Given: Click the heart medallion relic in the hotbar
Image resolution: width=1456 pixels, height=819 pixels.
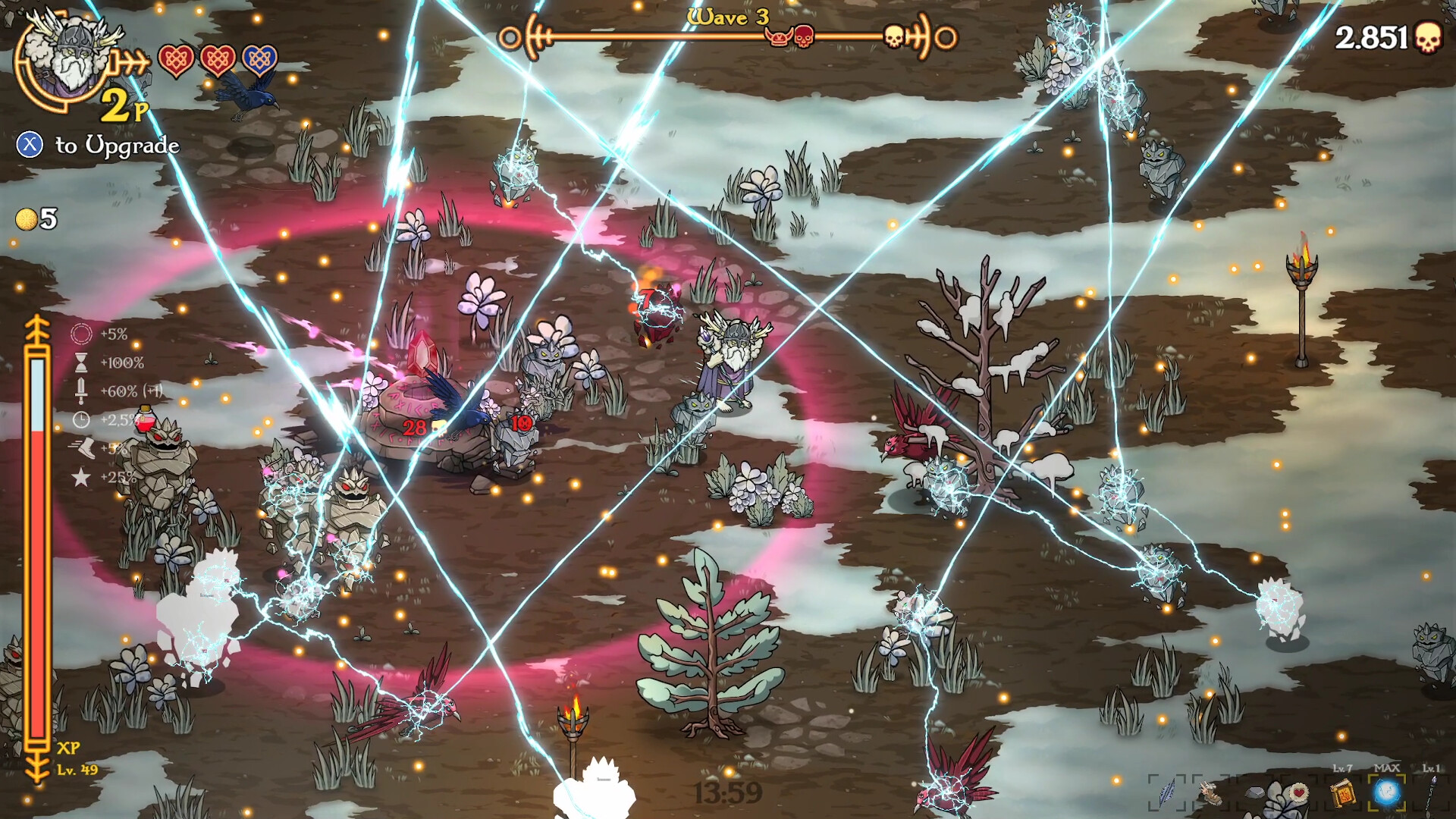Looking at the screenshot, I should click(x=1298, y=791).
